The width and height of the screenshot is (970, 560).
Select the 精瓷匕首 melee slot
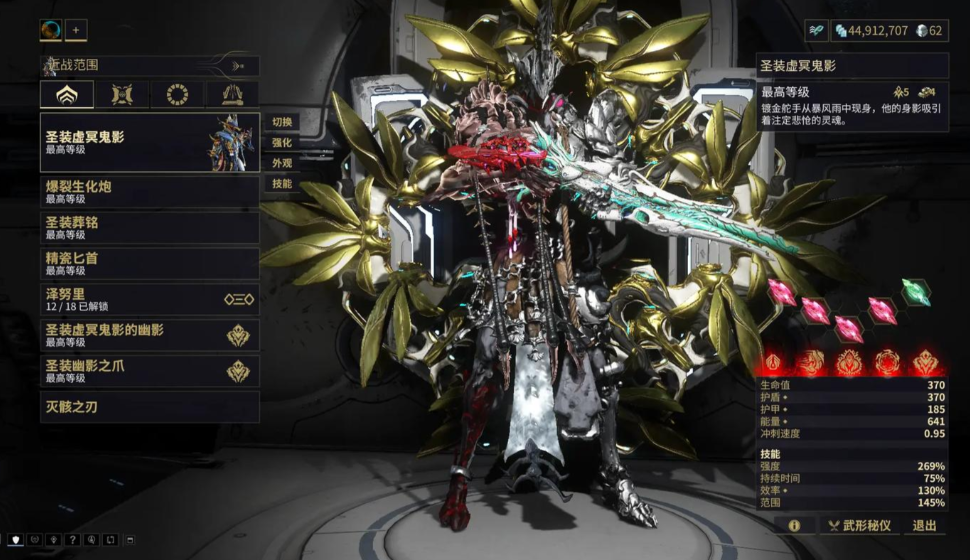[149, 263]
